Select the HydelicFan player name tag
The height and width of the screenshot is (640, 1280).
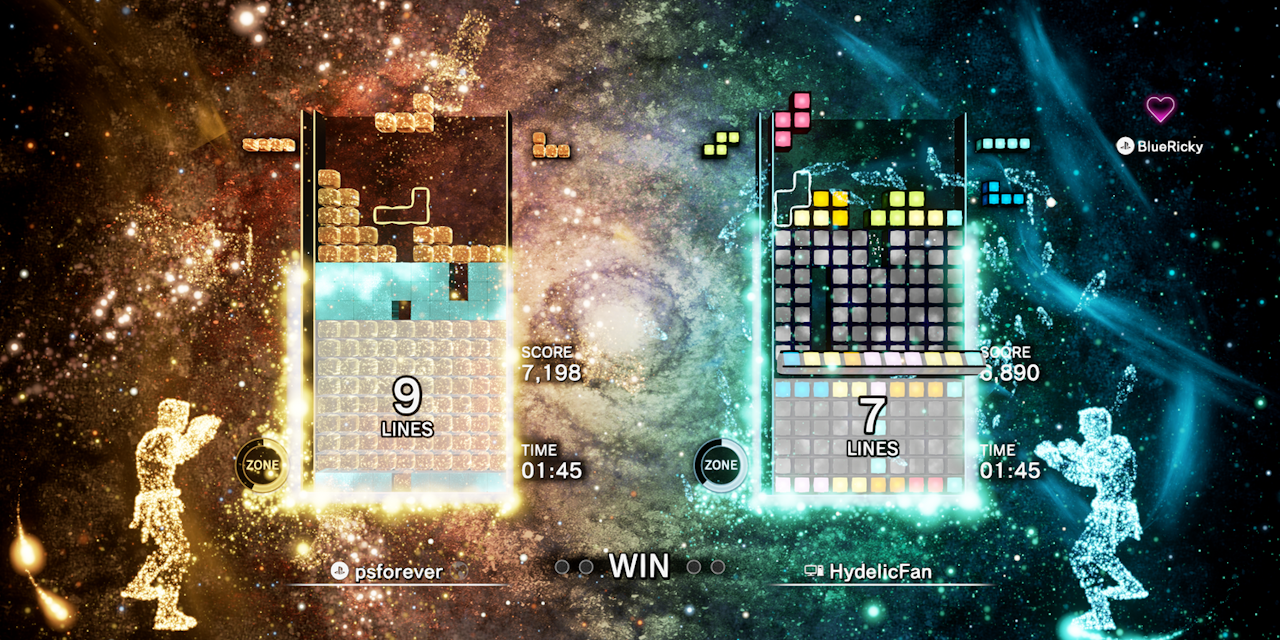click(872, 571)
